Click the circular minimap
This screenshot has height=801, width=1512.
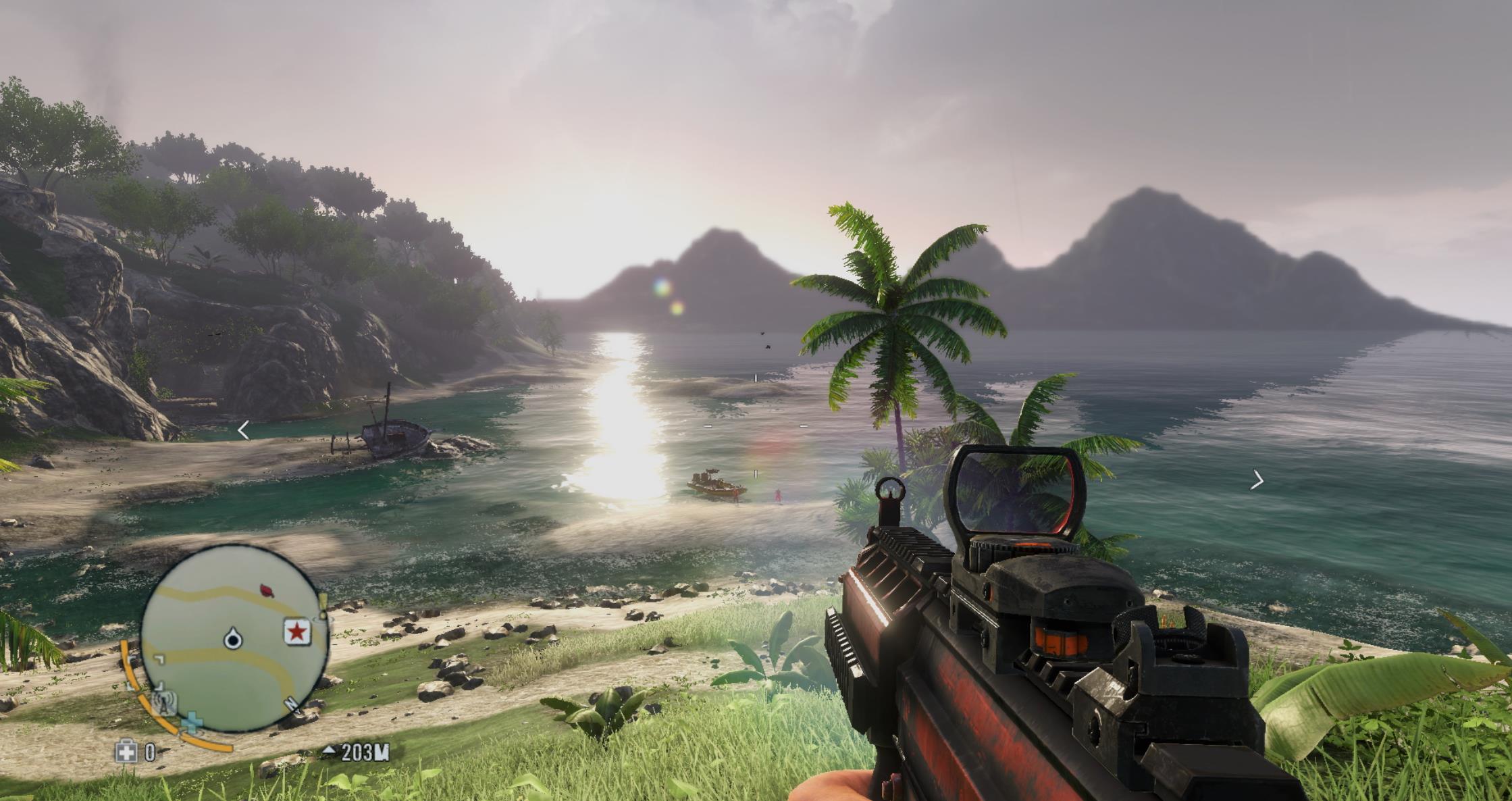(x=234, y=639)
